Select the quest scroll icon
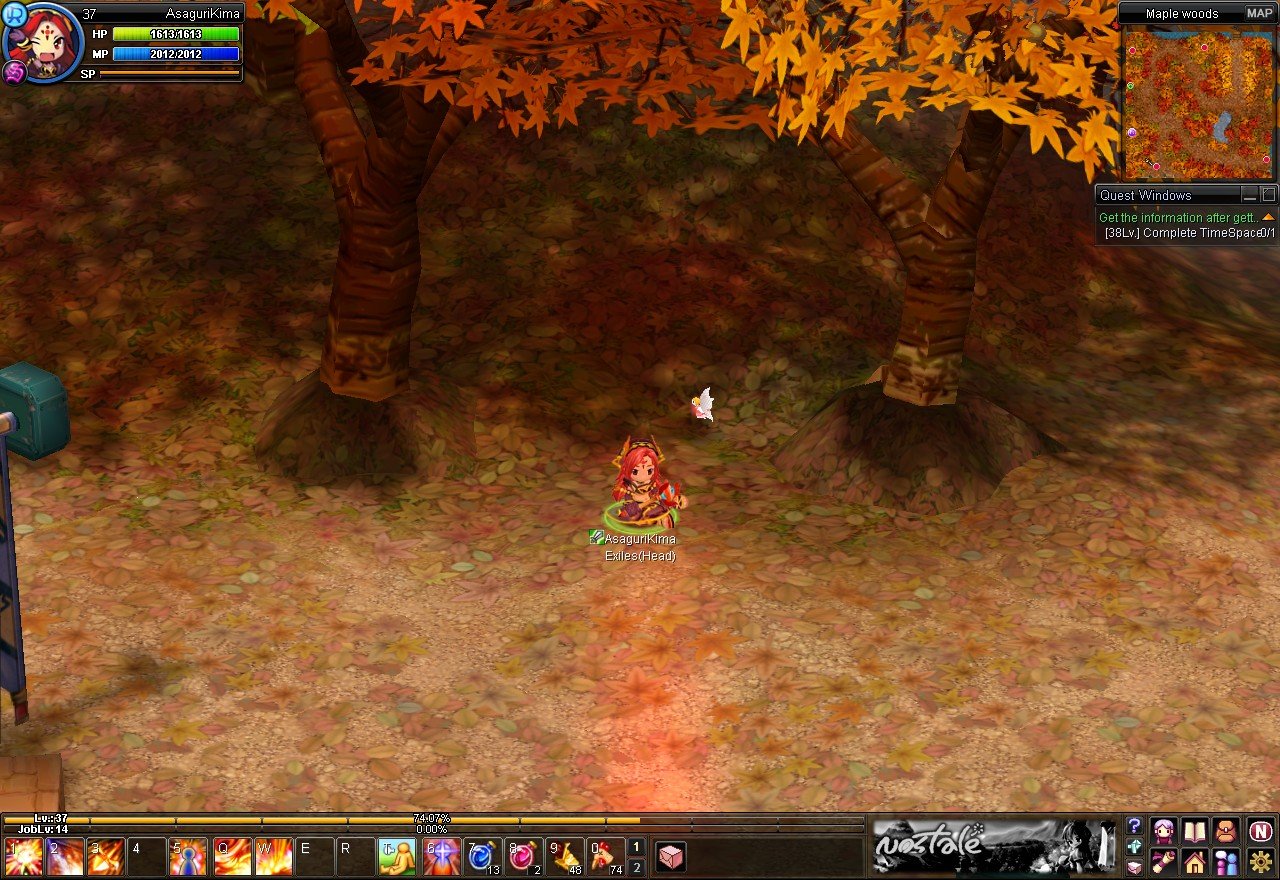This screenshot has width=1280, height=880. (x=1162, y=861)
